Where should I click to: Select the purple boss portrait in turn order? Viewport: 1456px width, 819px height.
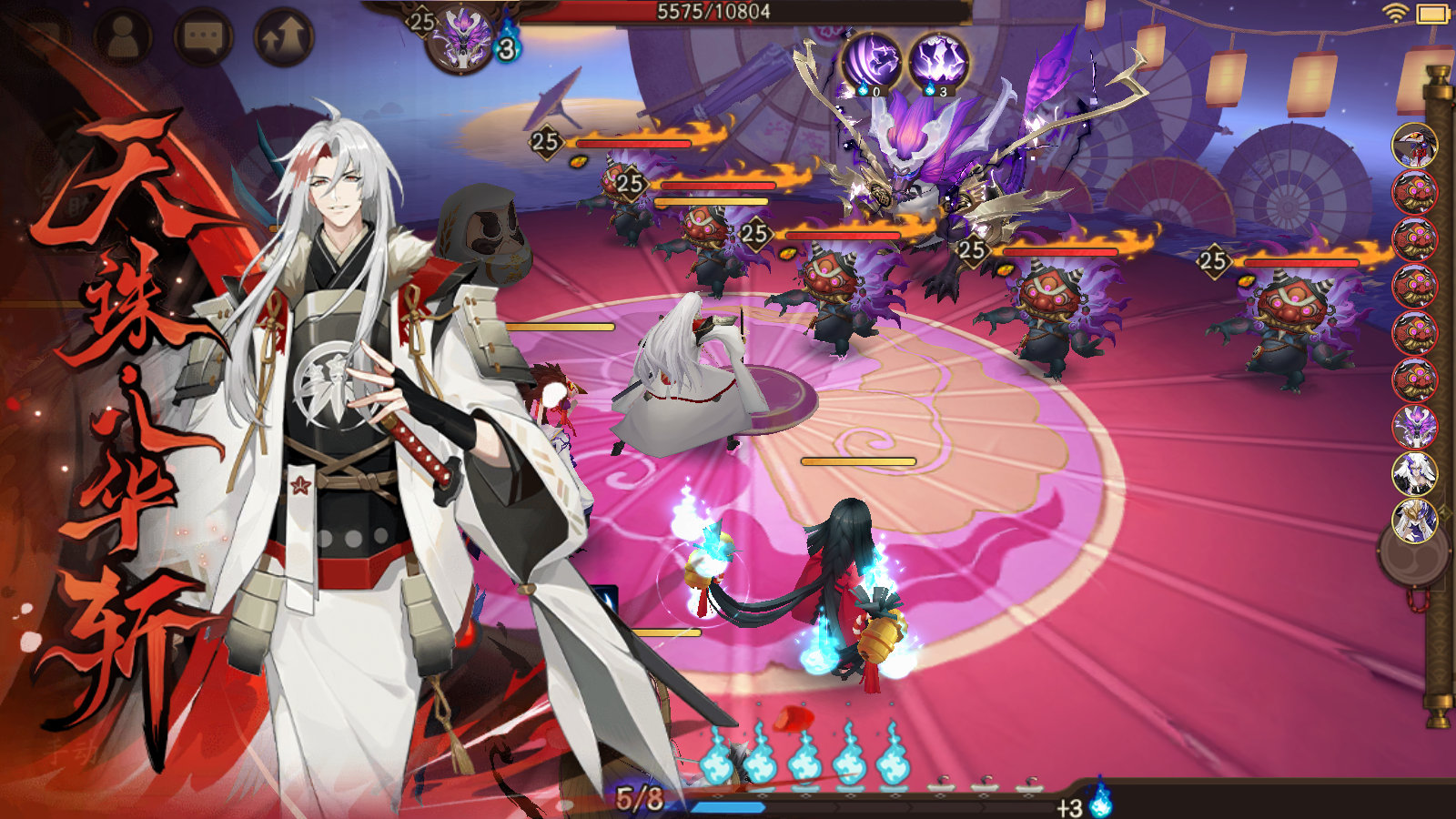pyautogui.click(x=1414, y=426)
